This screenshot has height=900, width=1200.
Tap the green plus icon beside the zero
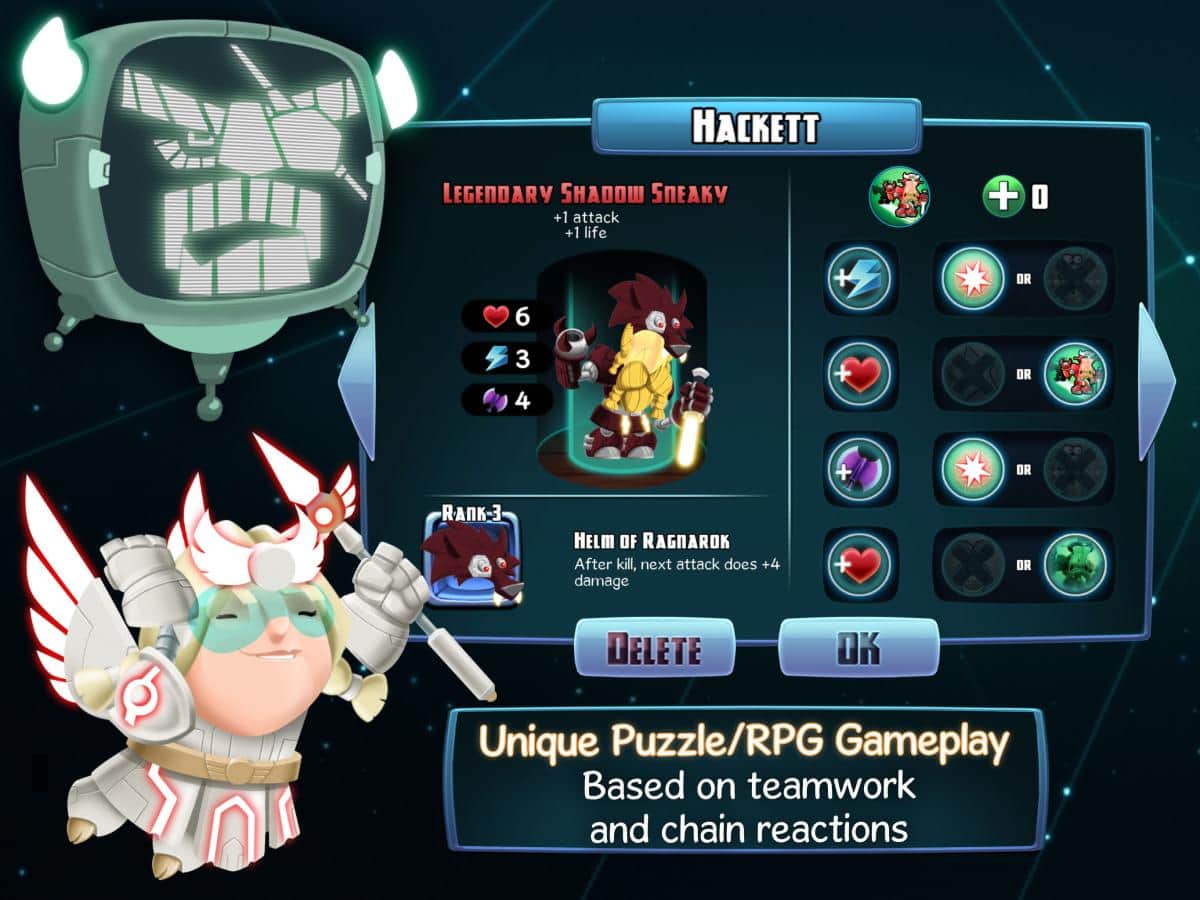[1003, 197]
